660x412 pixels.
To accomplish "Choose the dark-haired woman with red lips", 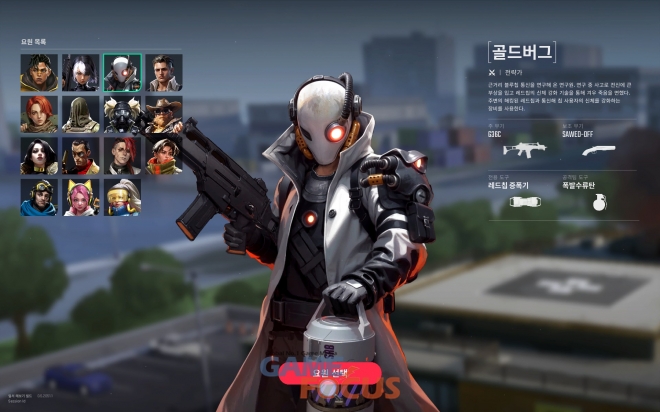I will [x=39, y=156].
